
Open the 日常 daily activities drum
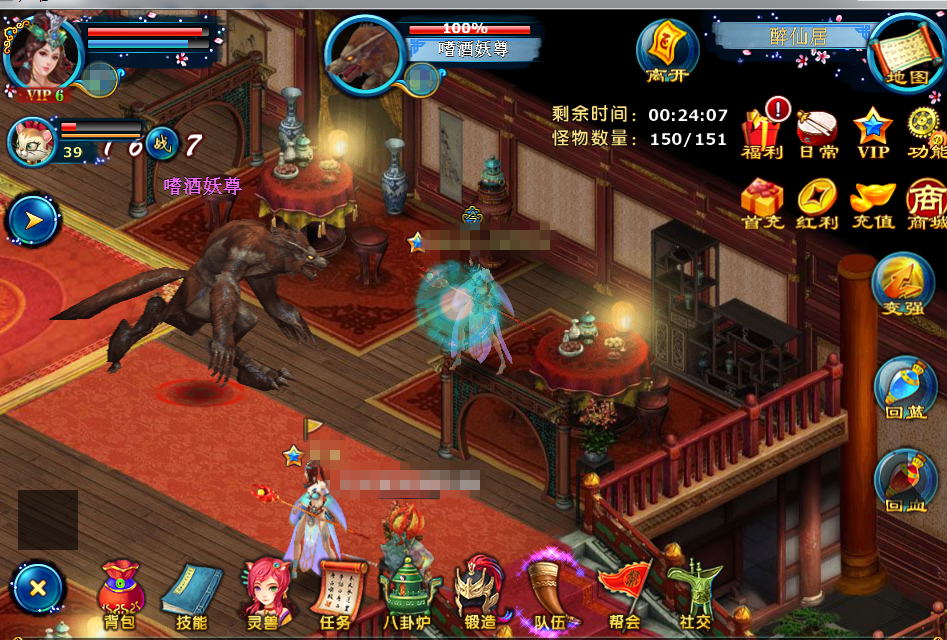click(x=818, y=132)
